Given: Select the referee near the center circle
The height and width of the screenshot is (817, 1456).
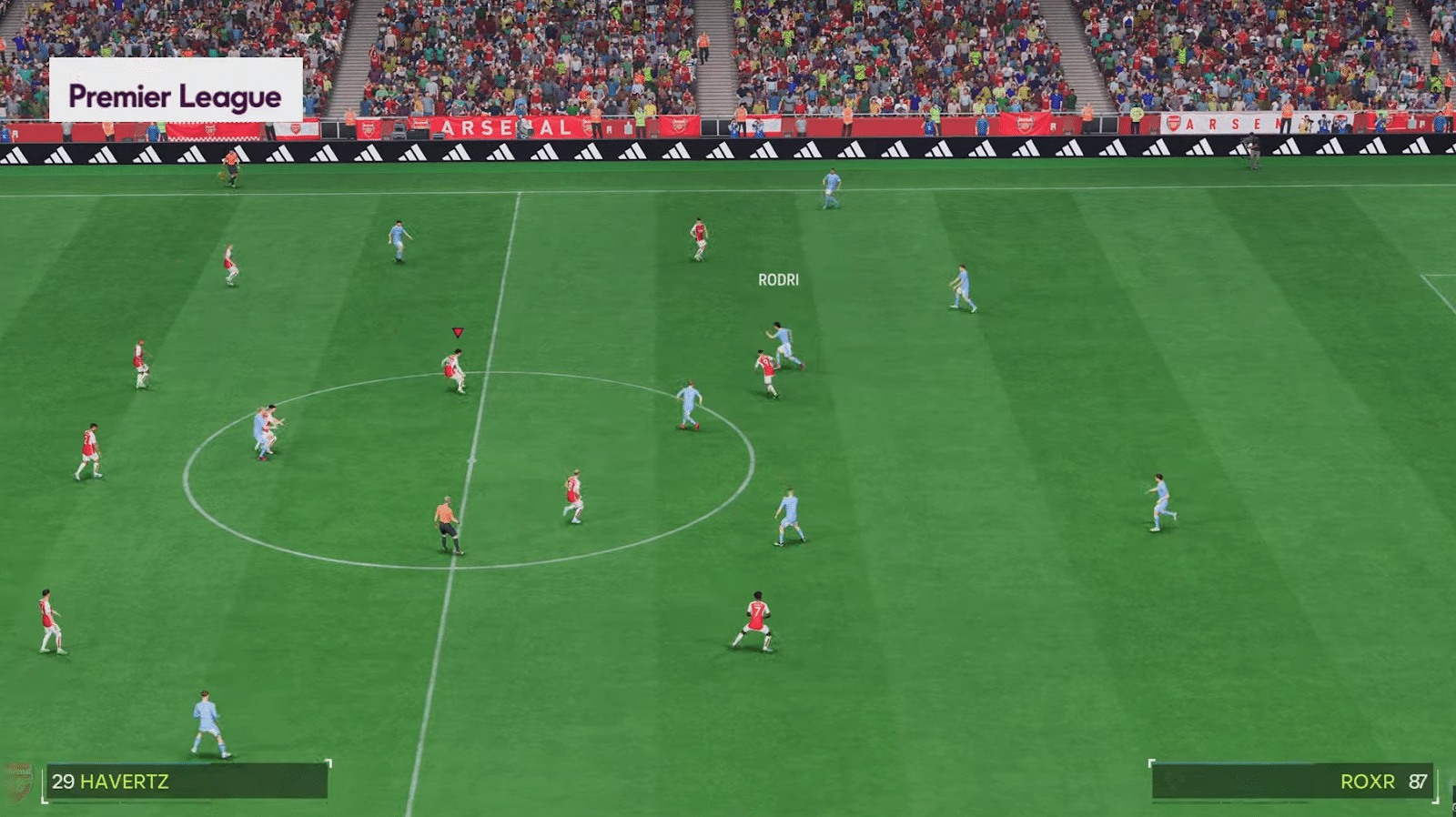Looking at the screenshot, I should (445, 523).
